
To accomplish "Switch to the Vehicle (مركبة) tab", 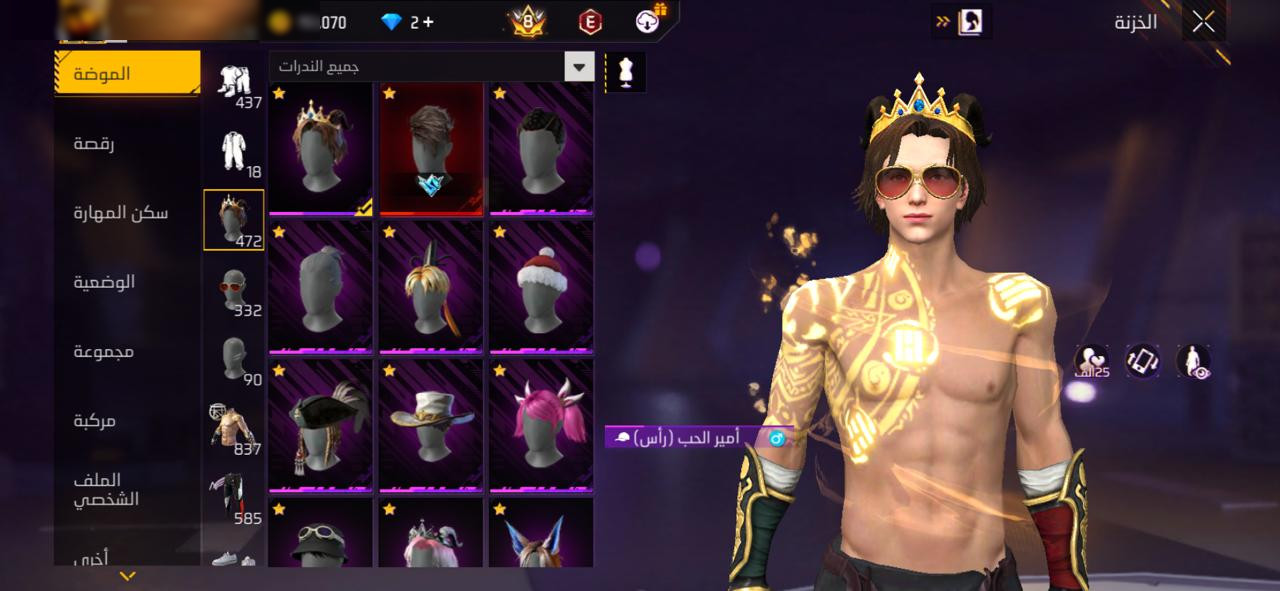I will [95, 421].
